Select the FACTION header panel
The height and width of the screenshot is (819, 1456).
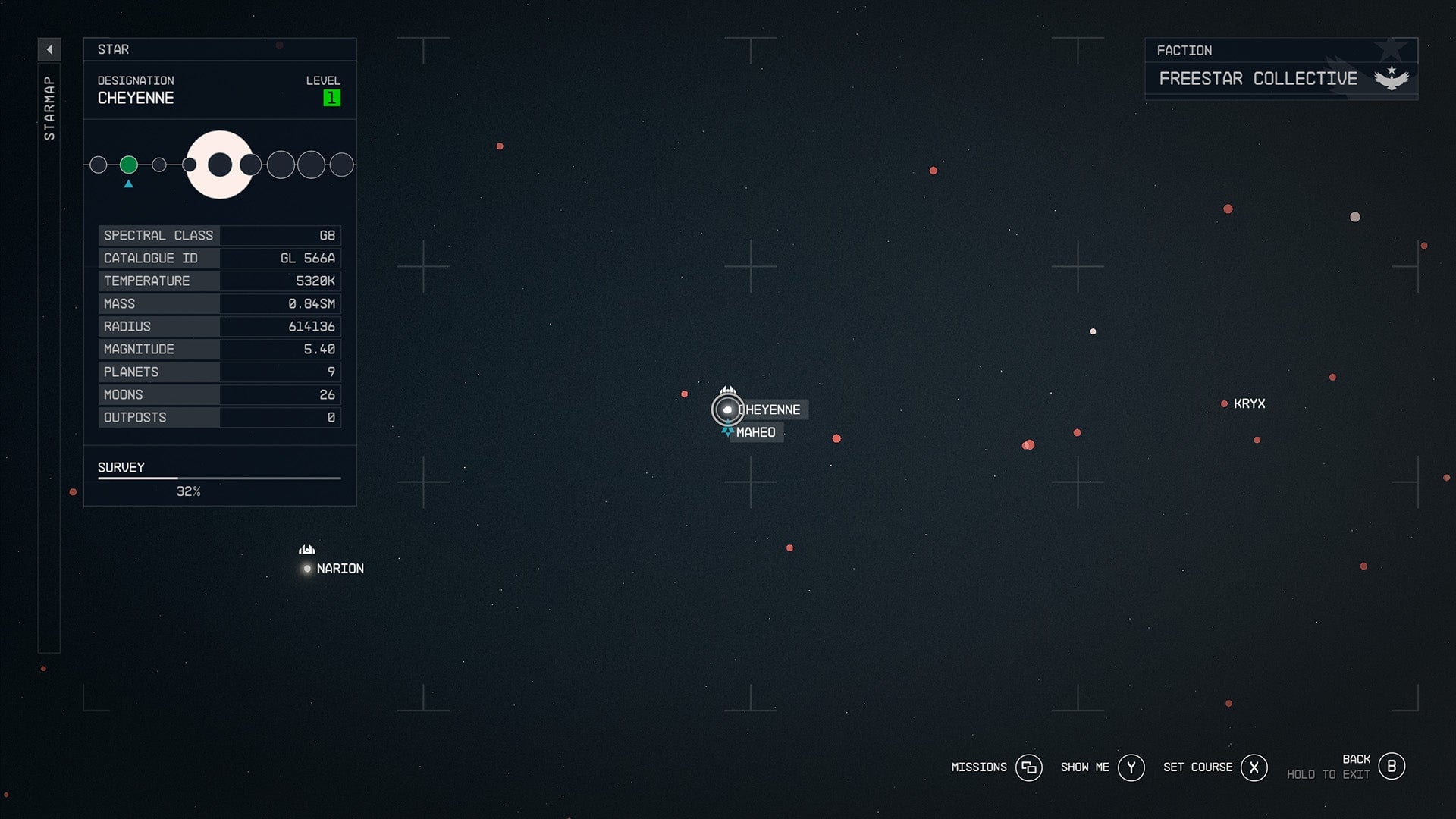coord(1280,50)
